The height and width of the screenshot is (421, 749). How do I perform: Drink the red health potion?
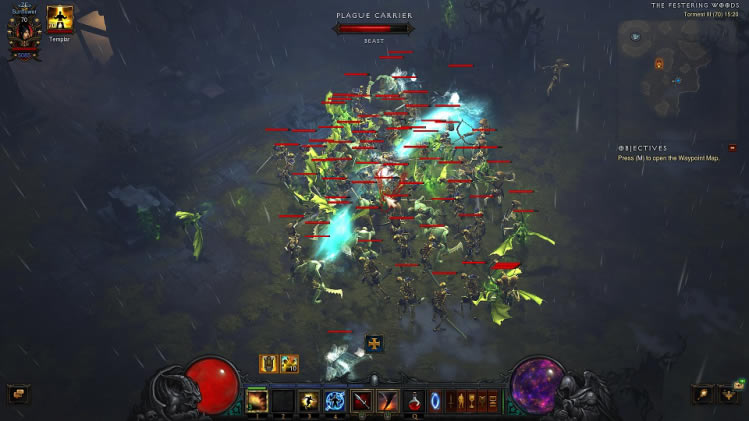413,401
